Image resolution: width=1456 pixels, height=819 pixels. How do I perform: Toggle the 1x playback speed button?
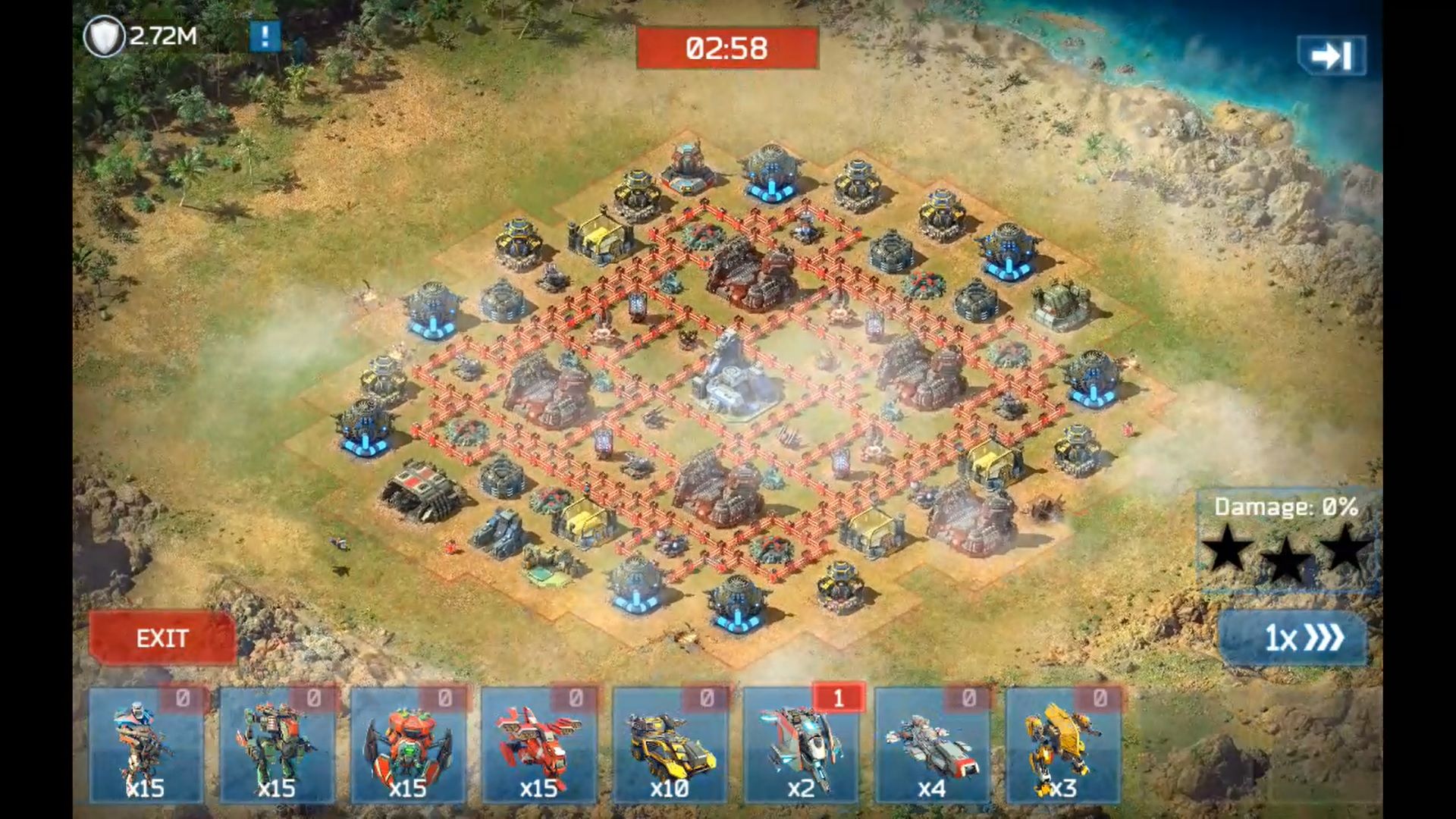pyautogui.click(x=1294, y=639)
